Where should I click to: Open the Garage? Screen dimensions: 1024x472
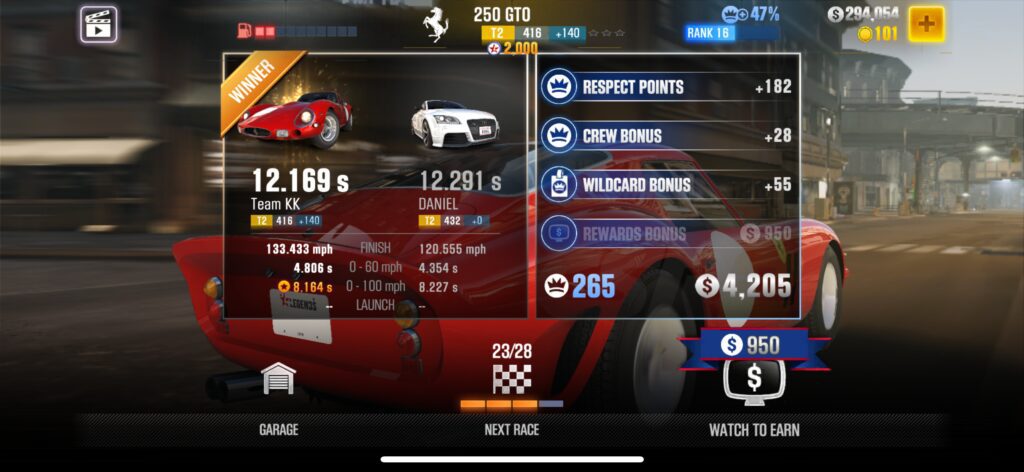click(278, 395)
